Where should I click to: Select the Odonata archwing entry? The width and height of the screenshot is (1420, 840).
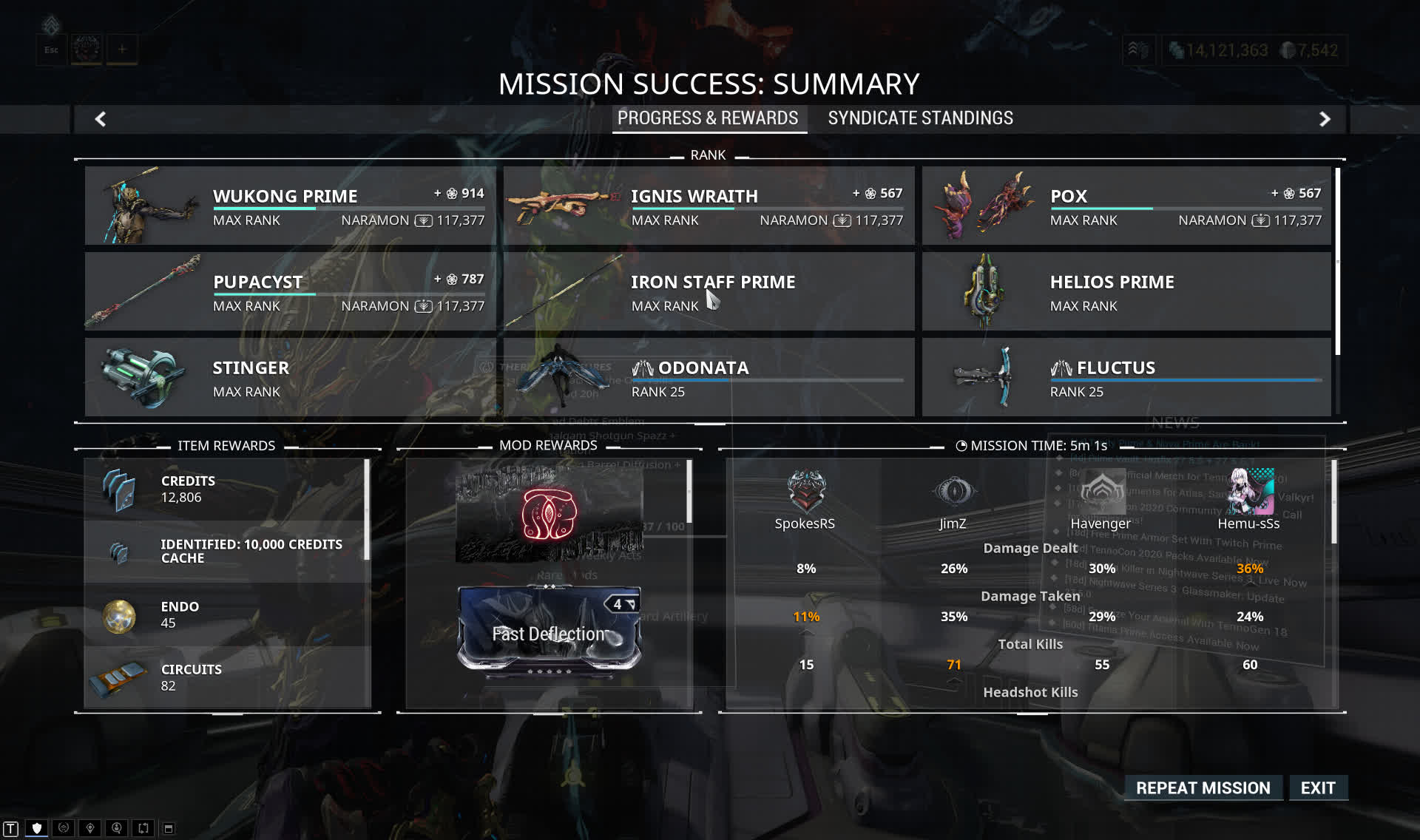(x=709, y=377)
